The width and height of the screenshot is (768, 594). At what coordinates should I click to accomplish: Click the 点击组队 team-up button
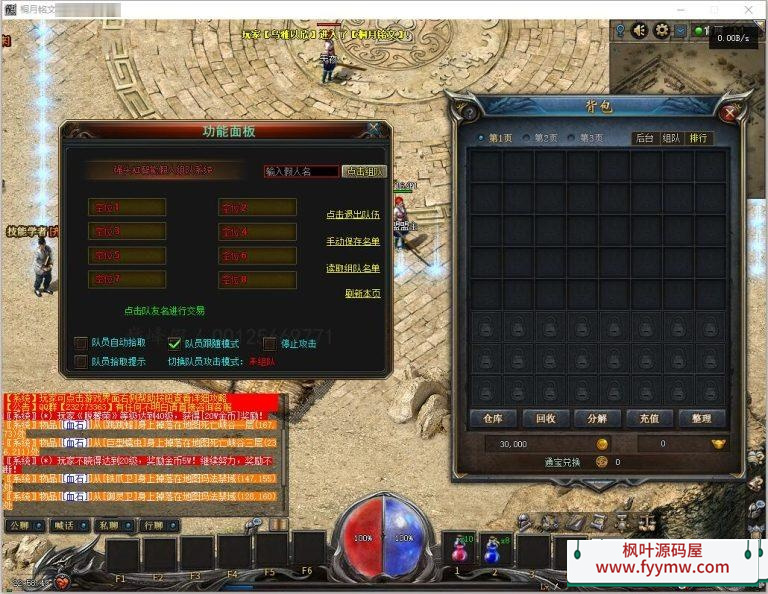pos(363,171)
